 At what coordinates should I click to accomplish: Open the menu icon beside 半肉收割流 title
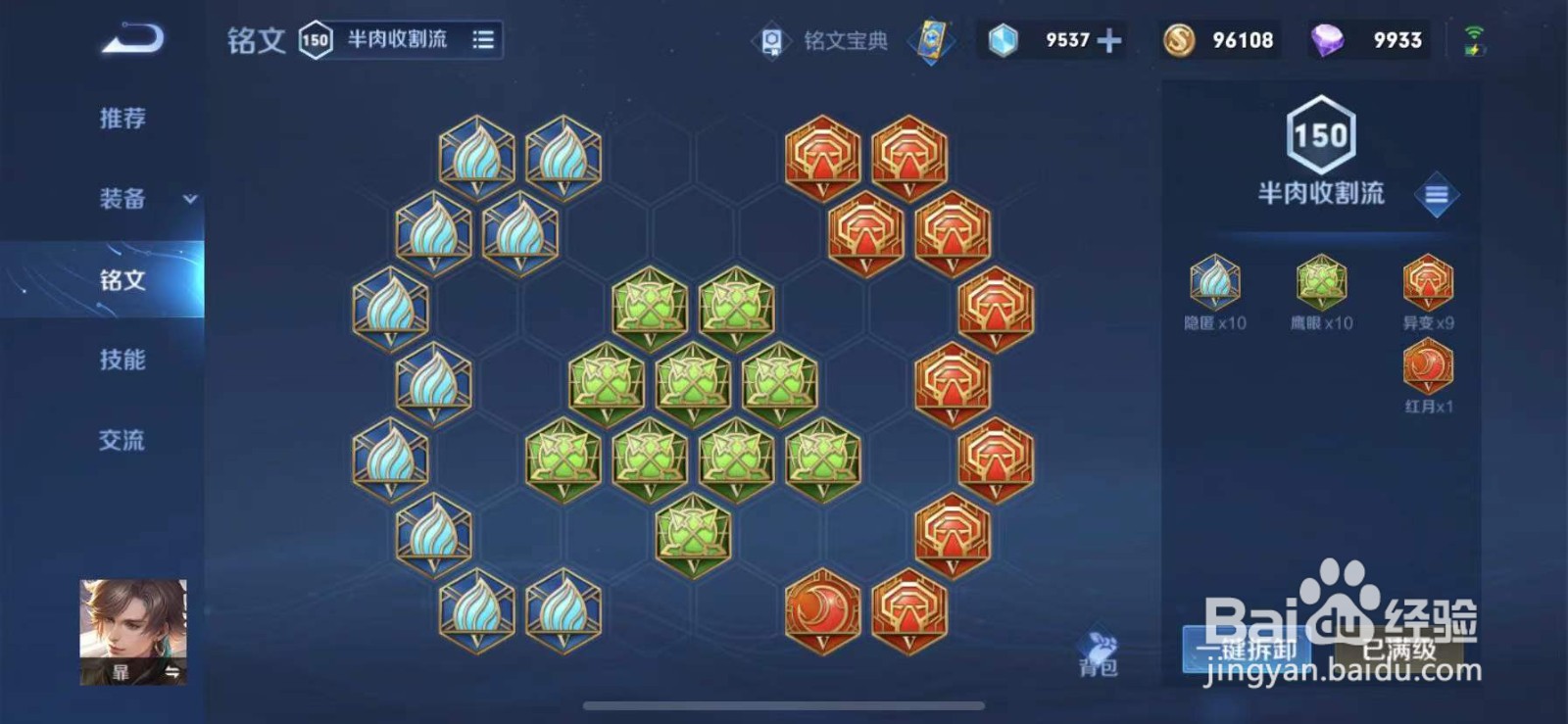1437,195
